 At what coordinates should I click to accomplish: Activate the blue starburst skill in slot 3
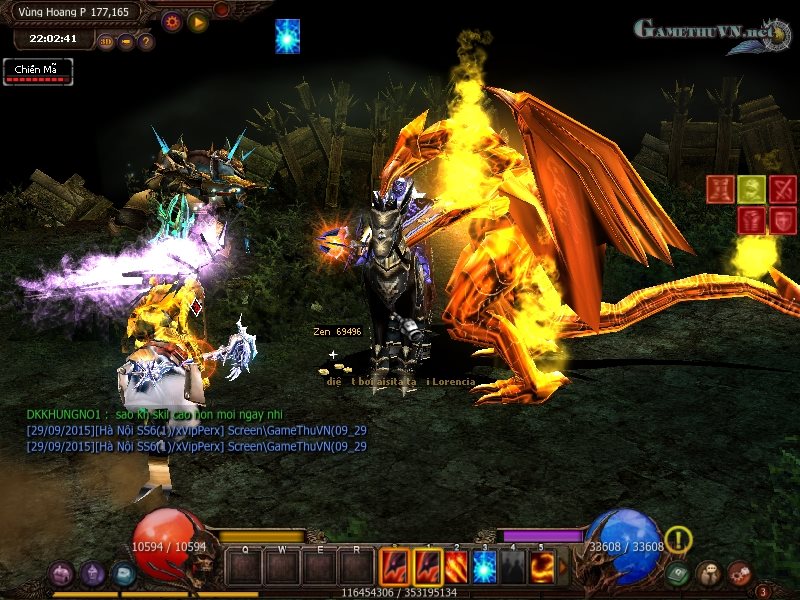click(x=485, y=568)
